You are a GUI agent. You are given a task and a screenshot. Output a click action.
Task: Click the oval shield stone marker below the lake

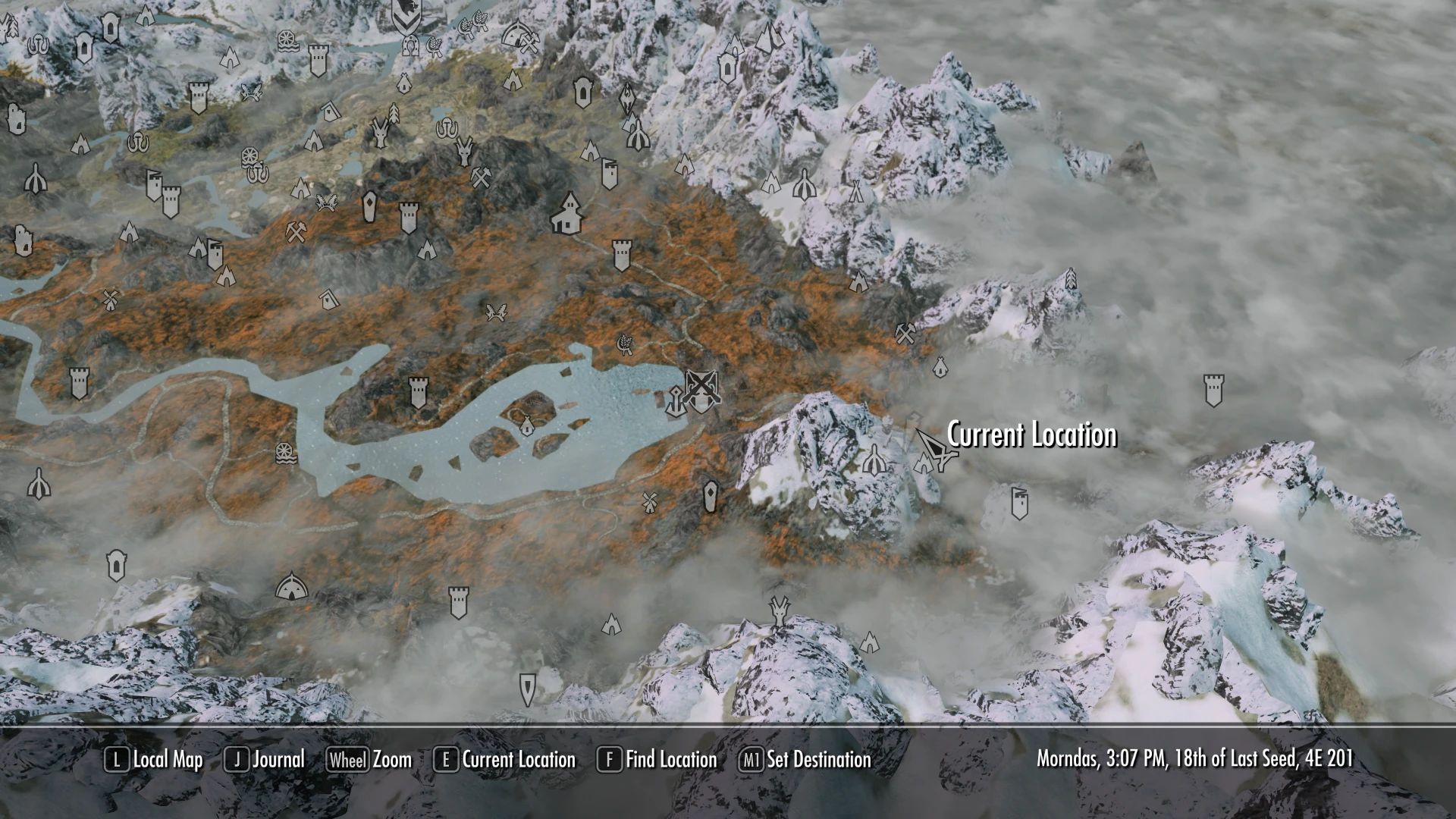[x=710, y=495]
